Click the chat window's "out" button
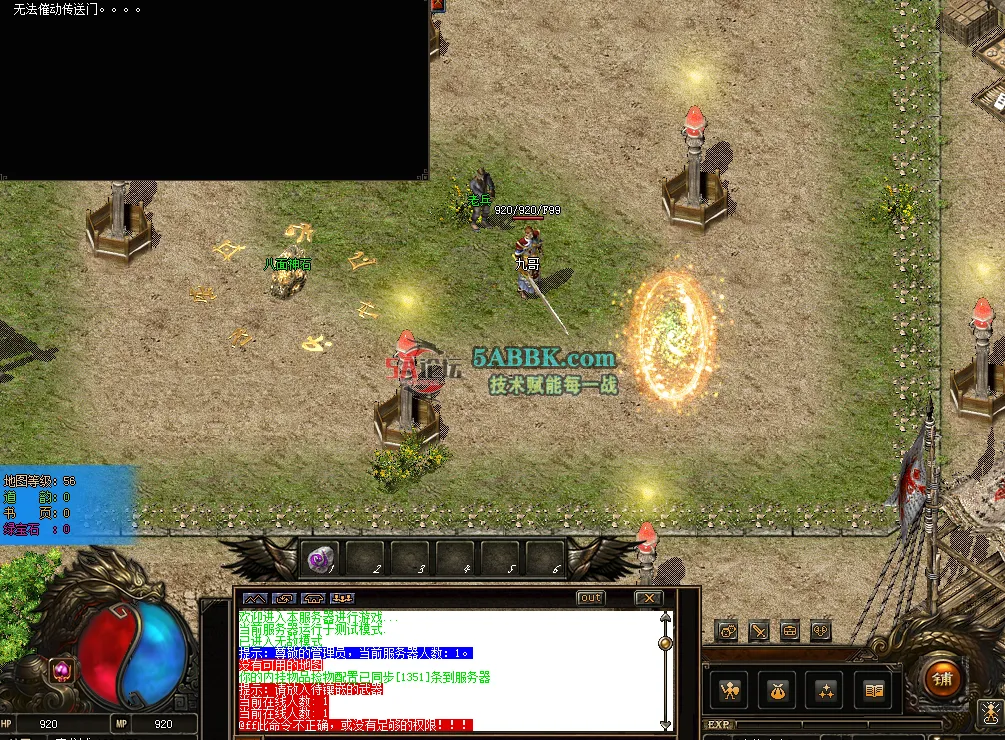1005x740 pixels. click(x=591, y=598)
